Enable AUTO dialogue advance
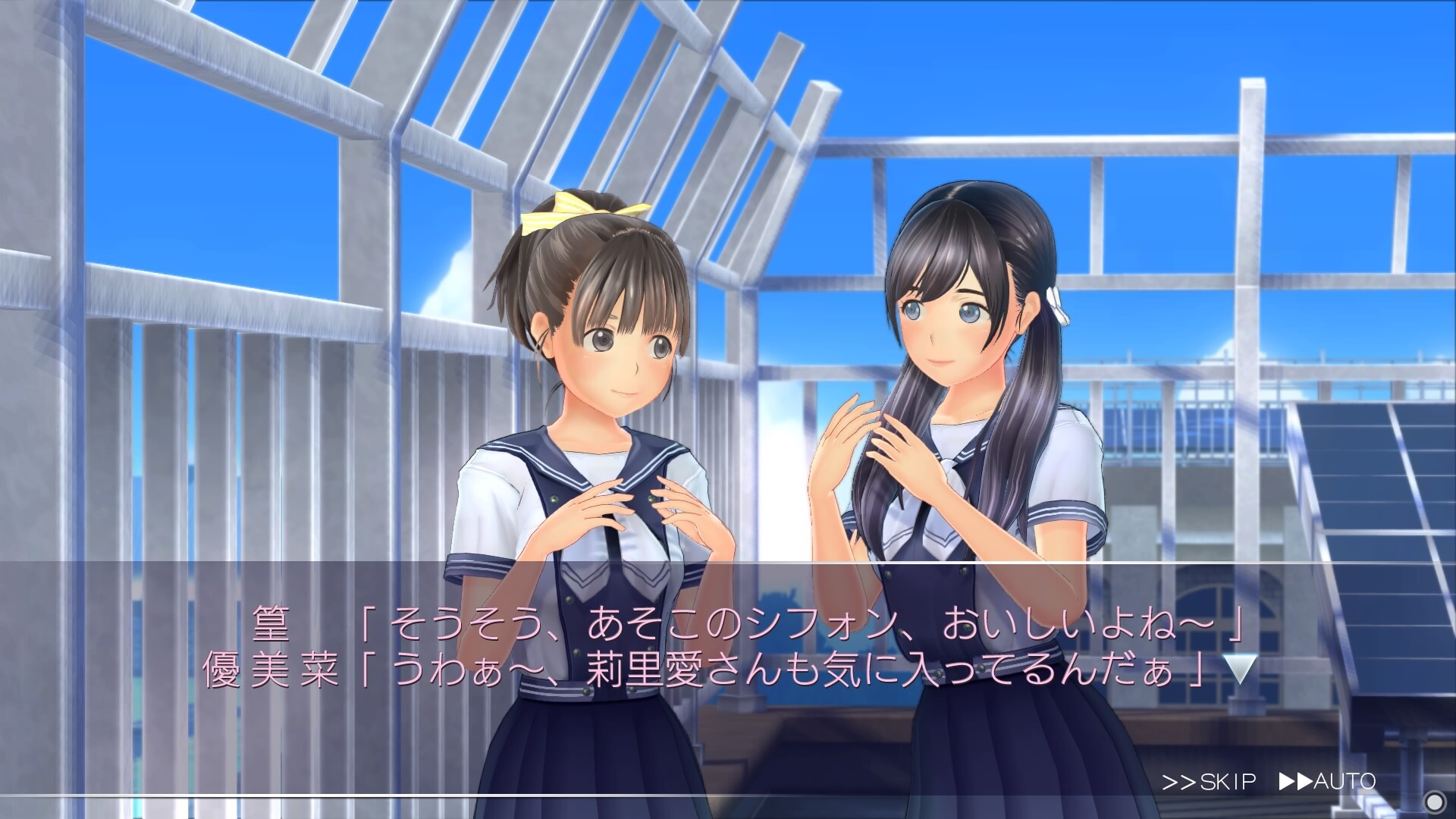The height and width of the screenshot is (819, 1456). pyautogui.click(x=1327, y=781)
